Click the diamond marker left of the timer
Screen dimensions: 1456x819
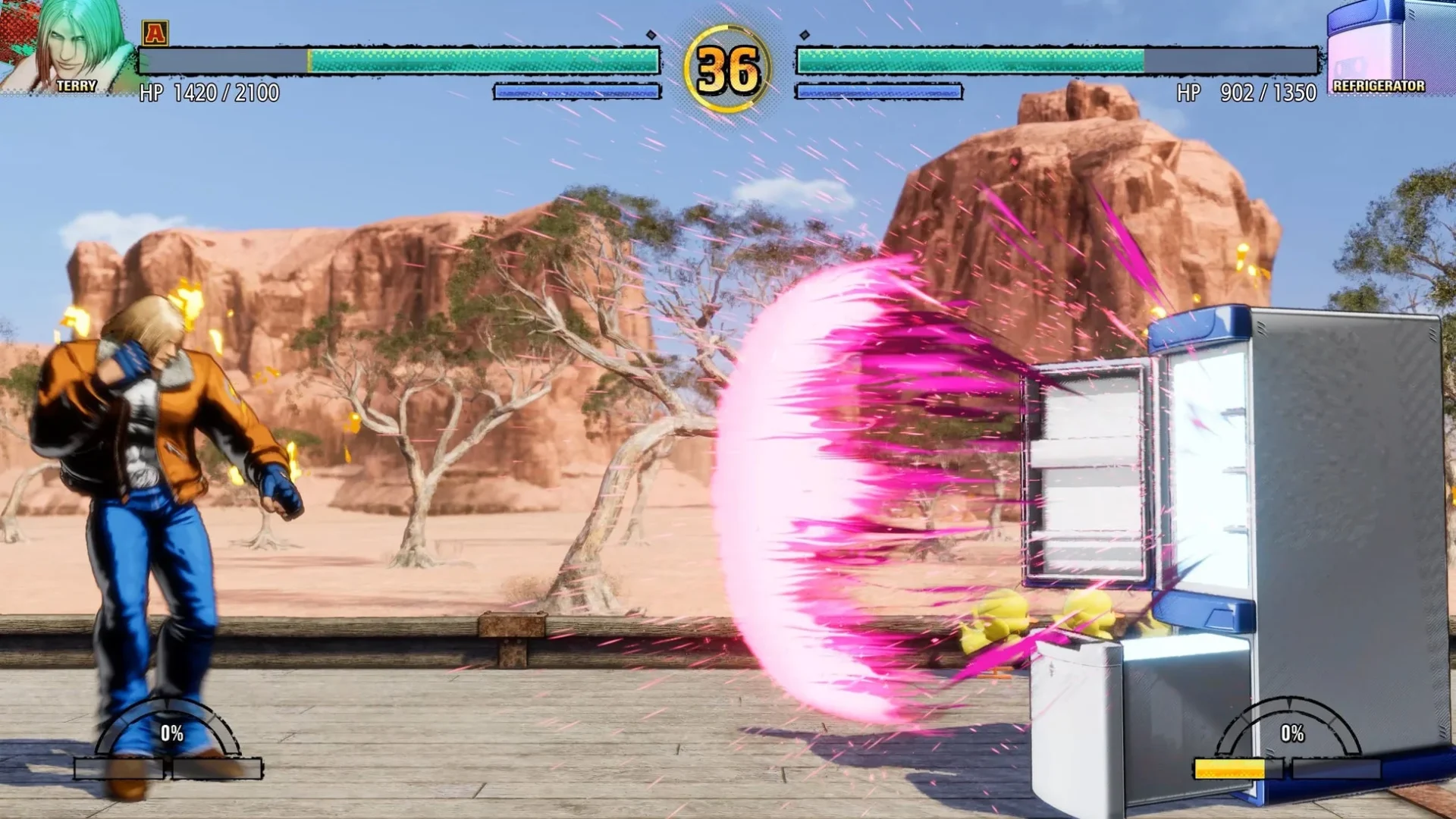click(651, 34)
